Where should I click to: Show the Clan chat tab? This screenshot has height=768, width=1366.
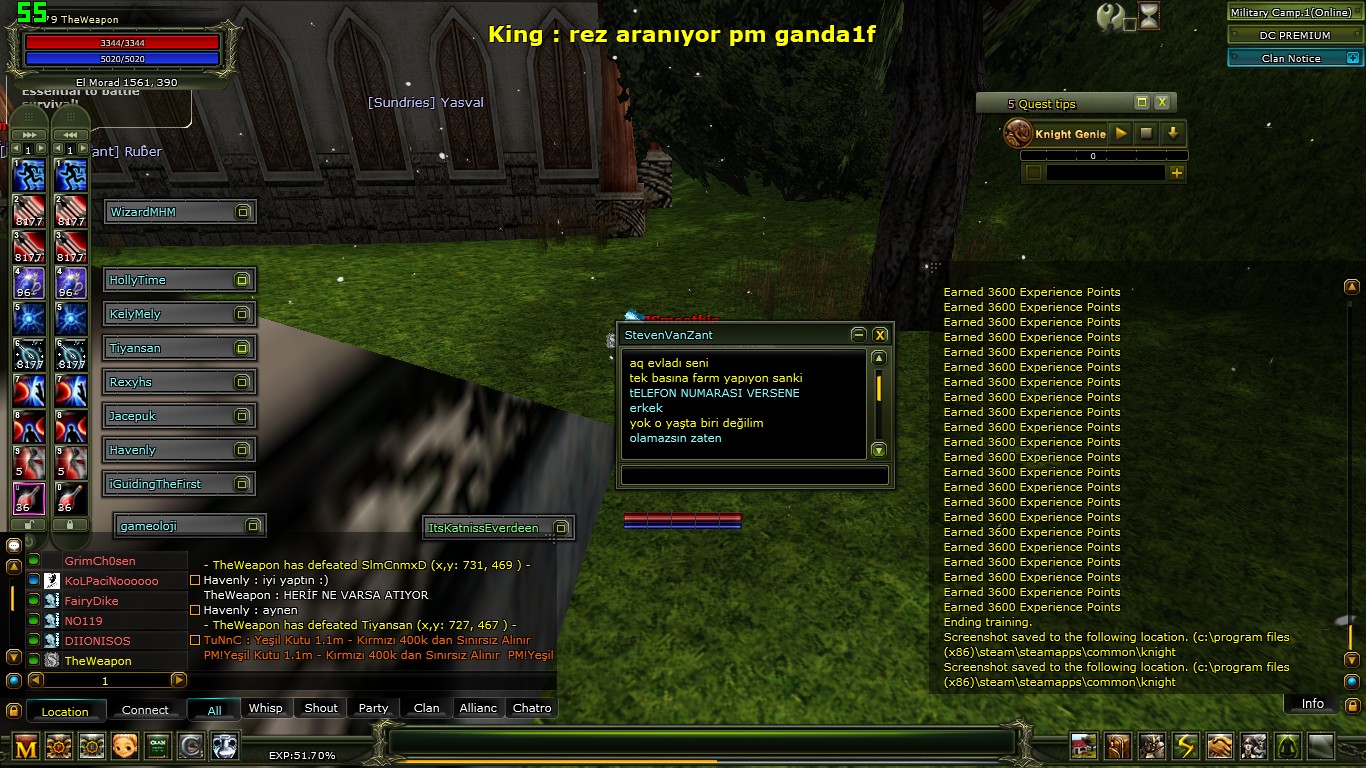427,708
